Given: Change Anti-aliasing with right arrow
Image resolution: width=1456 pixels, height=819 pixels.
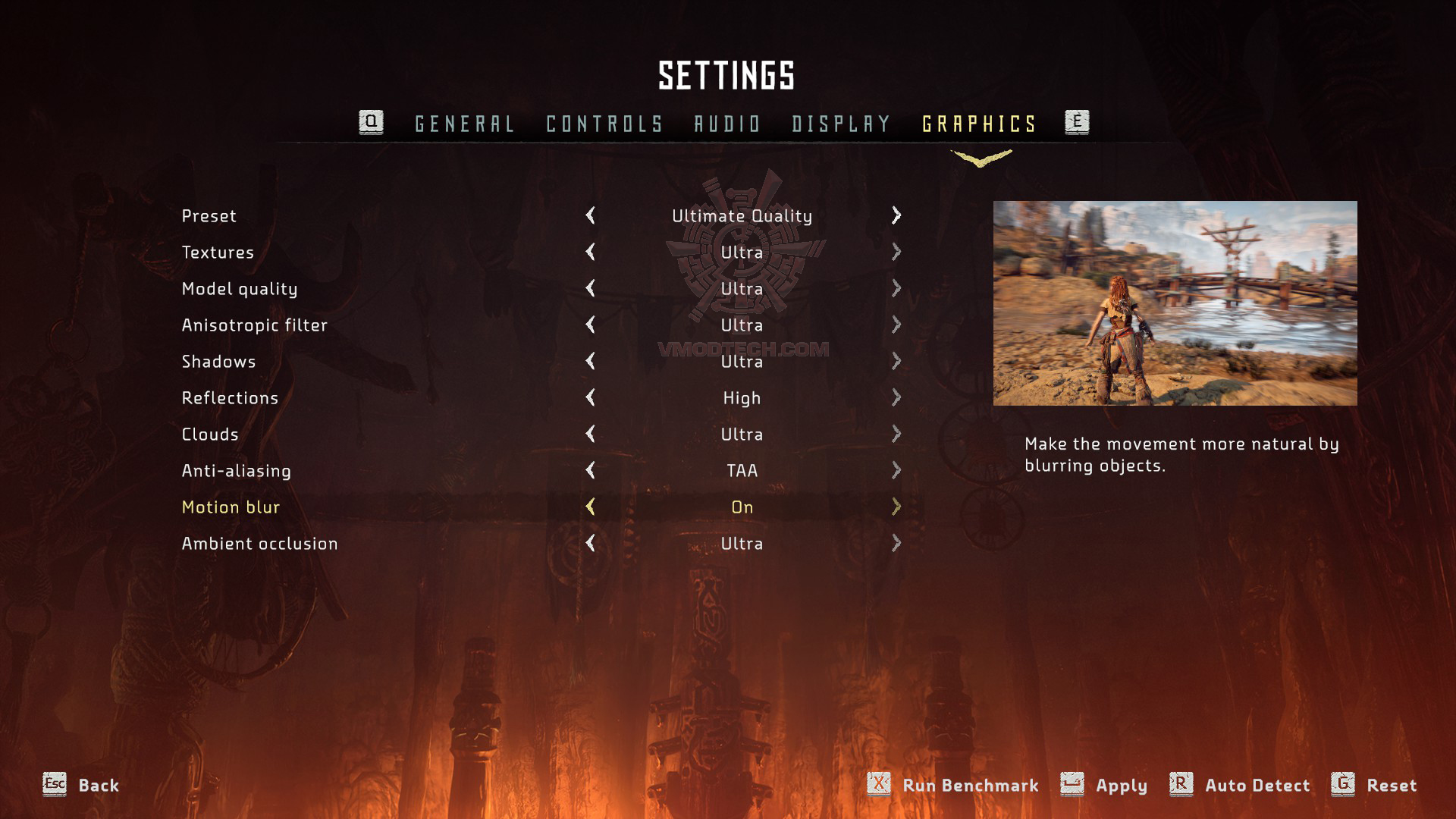Looking at the screenshot, I should pos(896,470).
